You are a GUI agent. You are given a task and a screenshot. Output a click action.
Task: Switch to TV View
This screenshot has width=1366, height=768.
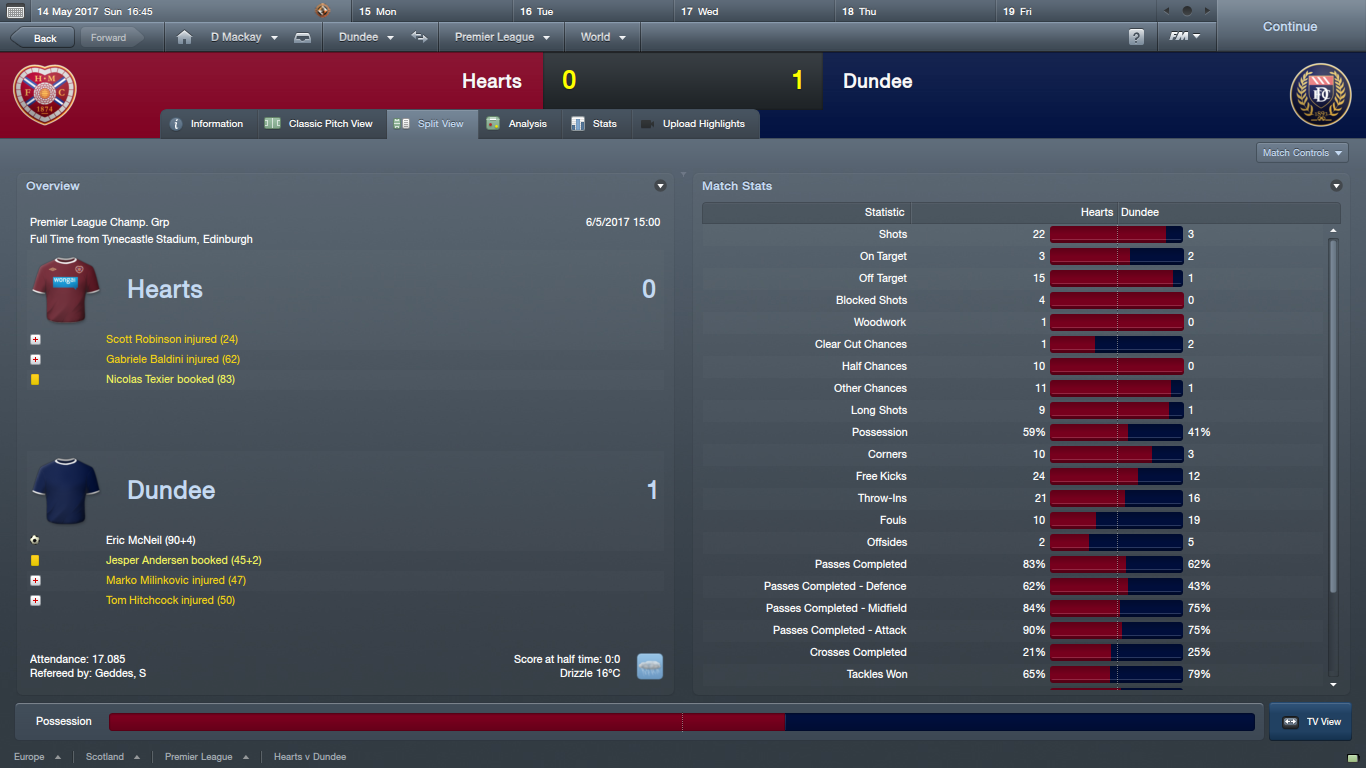tap(1310, 721)
